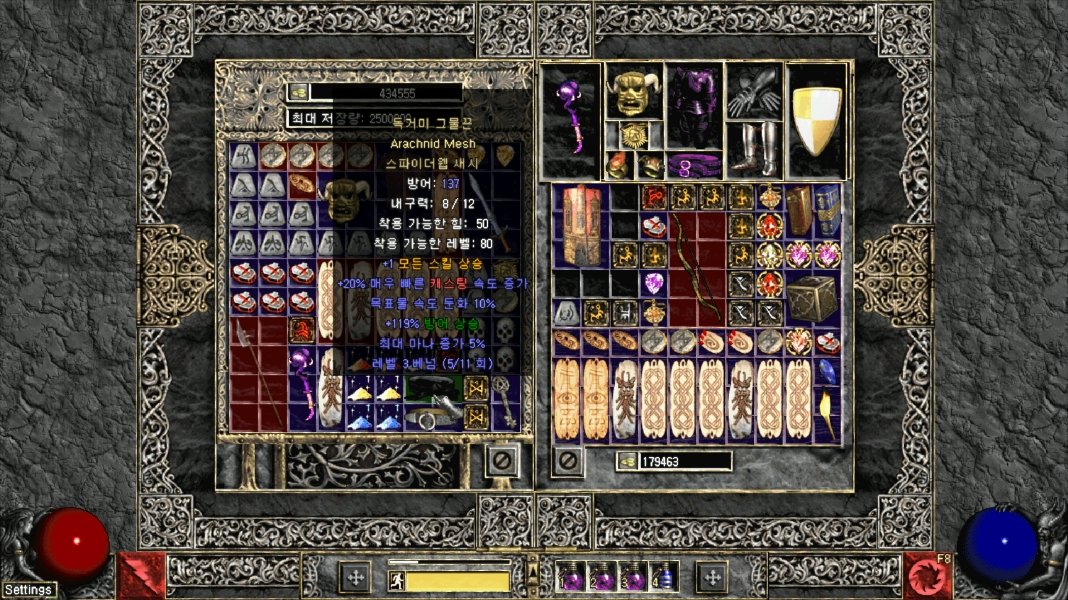Close the inventory panel
This screenshot has height=600, width=1068.
568,461
